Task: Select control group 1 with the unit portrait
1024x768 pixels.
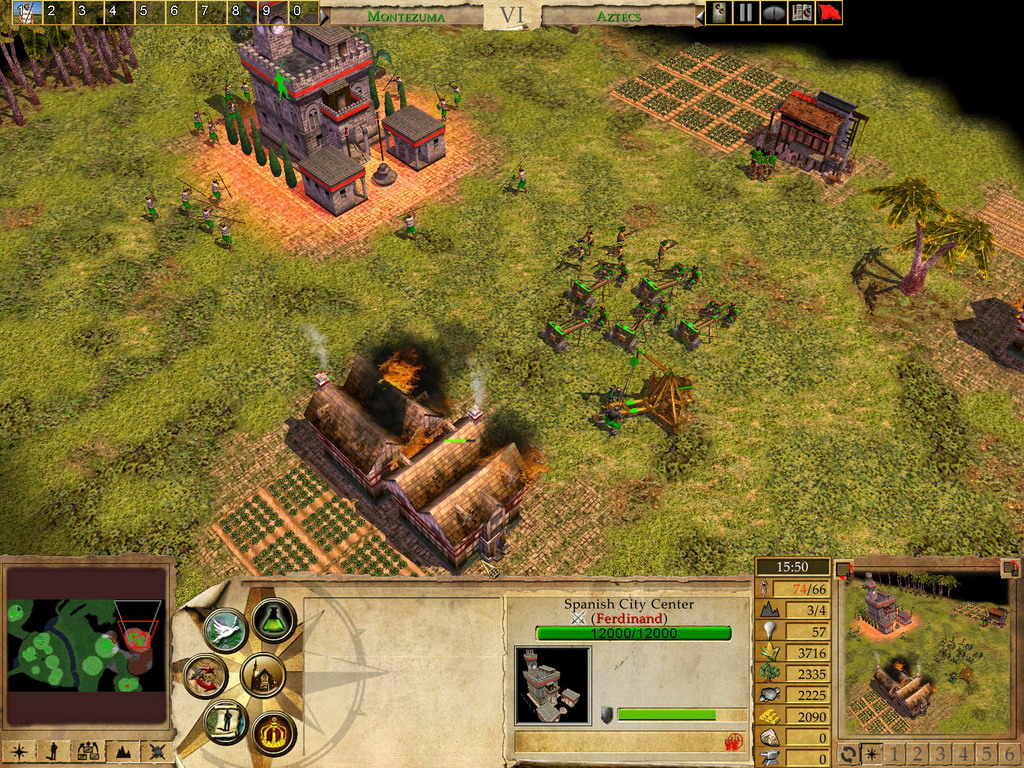Action: [x=27, y=13]
